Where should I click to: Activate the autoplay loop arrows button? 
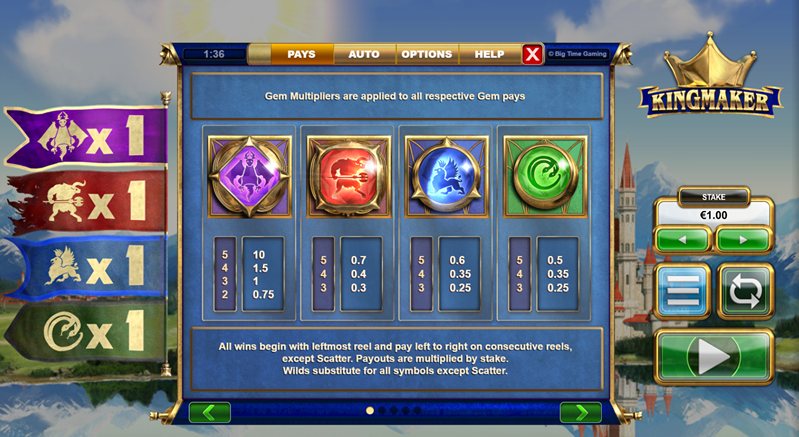pyautogui.click(x=745, y=291)
